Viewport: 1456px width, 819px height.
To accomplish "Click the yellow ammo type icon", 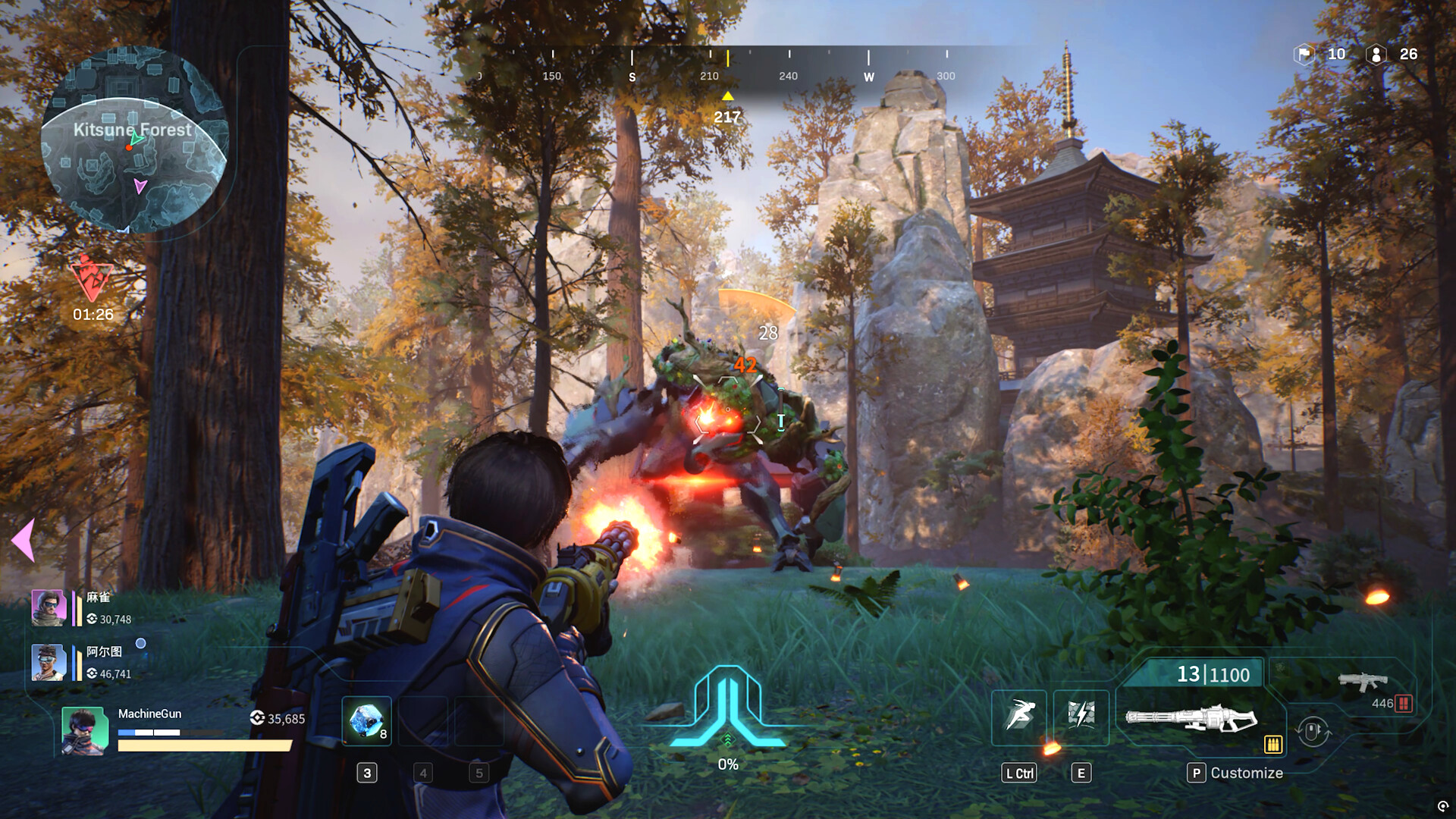I will point(1273,745).
